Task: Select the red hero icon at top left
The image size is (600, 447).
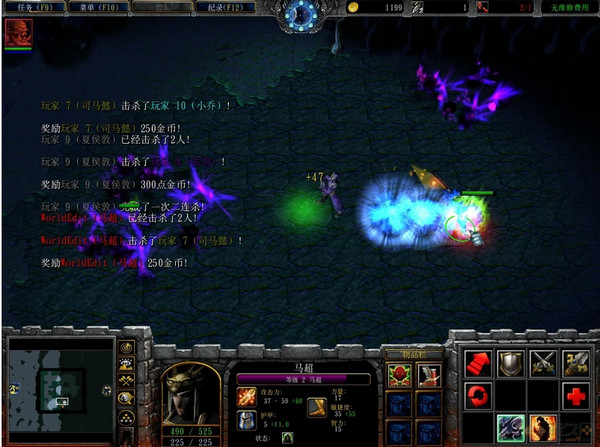Action: click(17, 33)
